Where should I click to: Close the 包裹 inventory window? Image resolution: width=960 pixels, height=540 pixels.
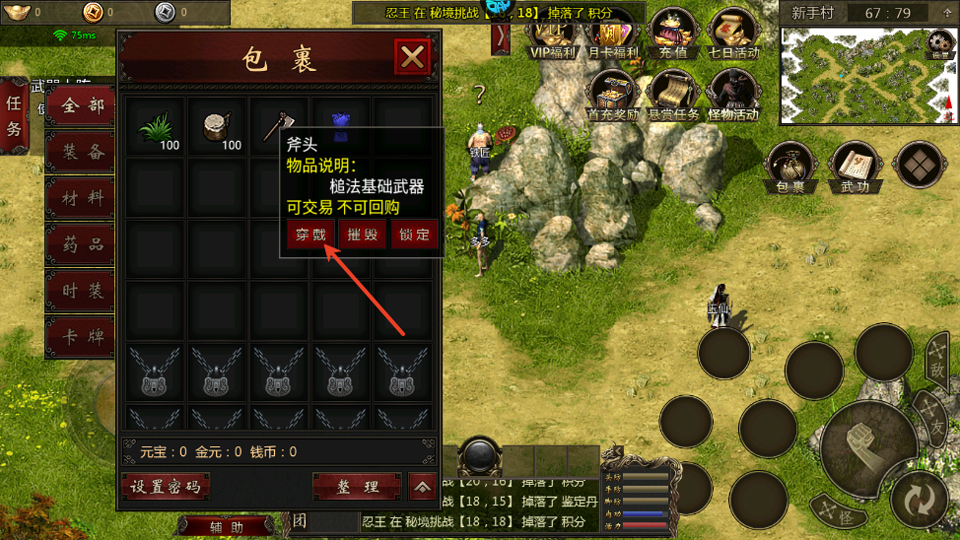[412, 58]
